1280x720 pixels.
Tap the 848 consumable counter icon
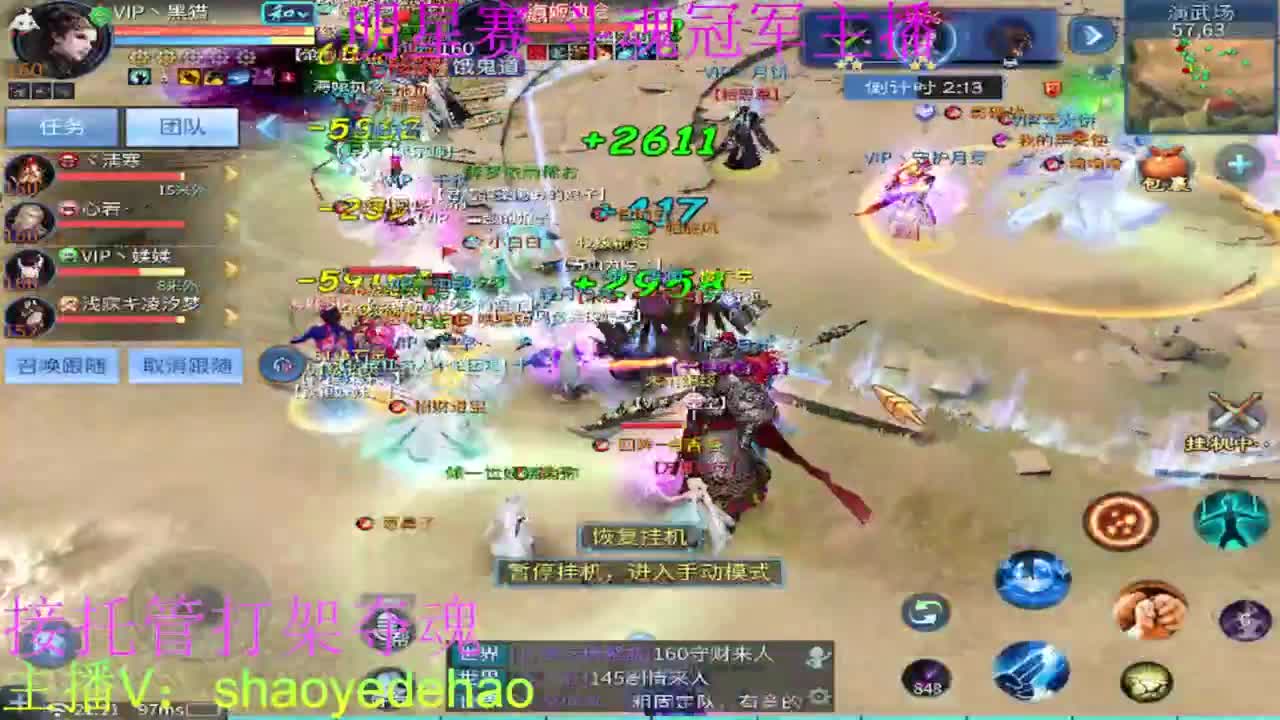(x=928, y=678)
